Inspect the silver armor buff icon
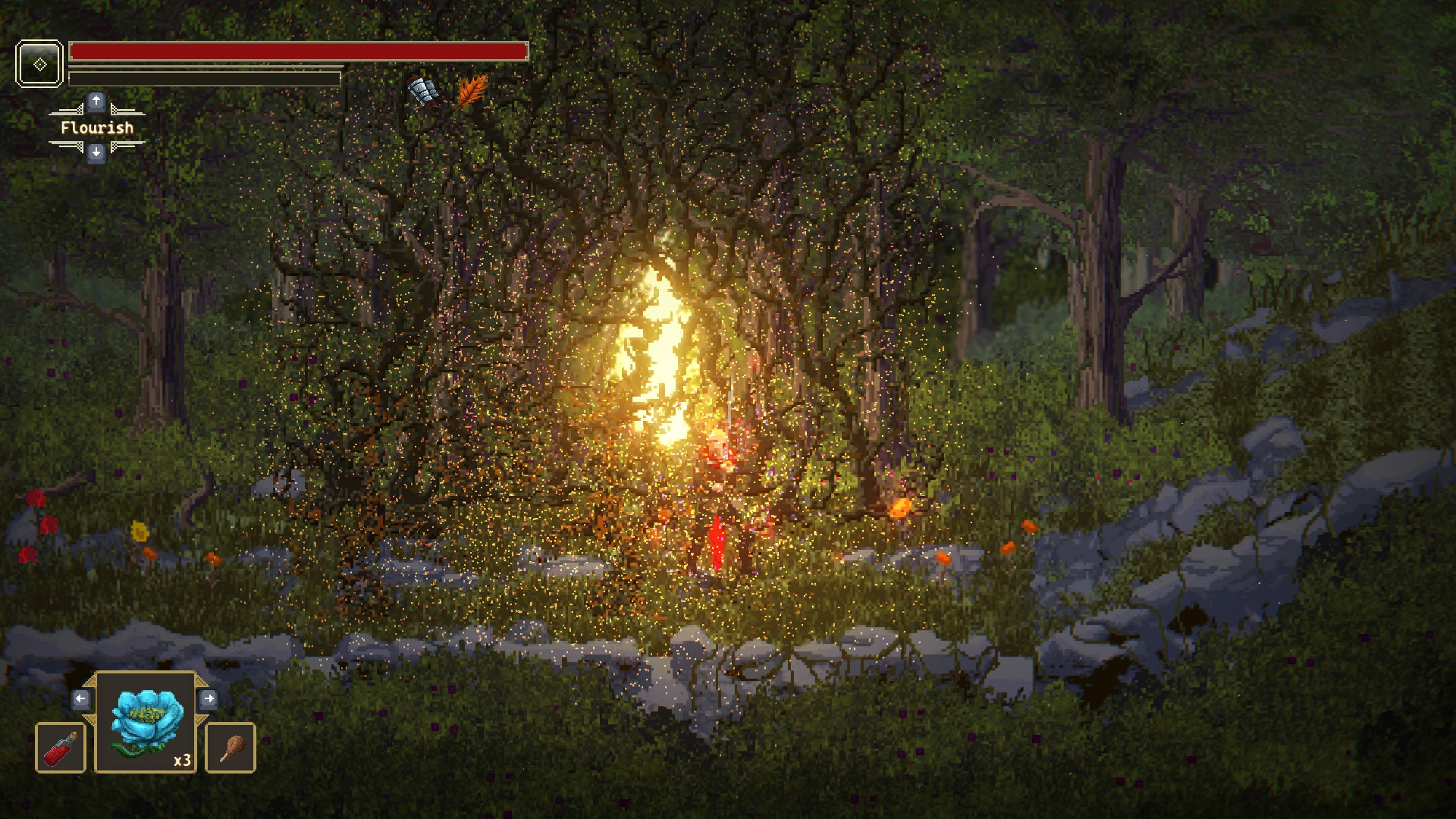This screenshot has width=1456, height=819. point(424,92)
